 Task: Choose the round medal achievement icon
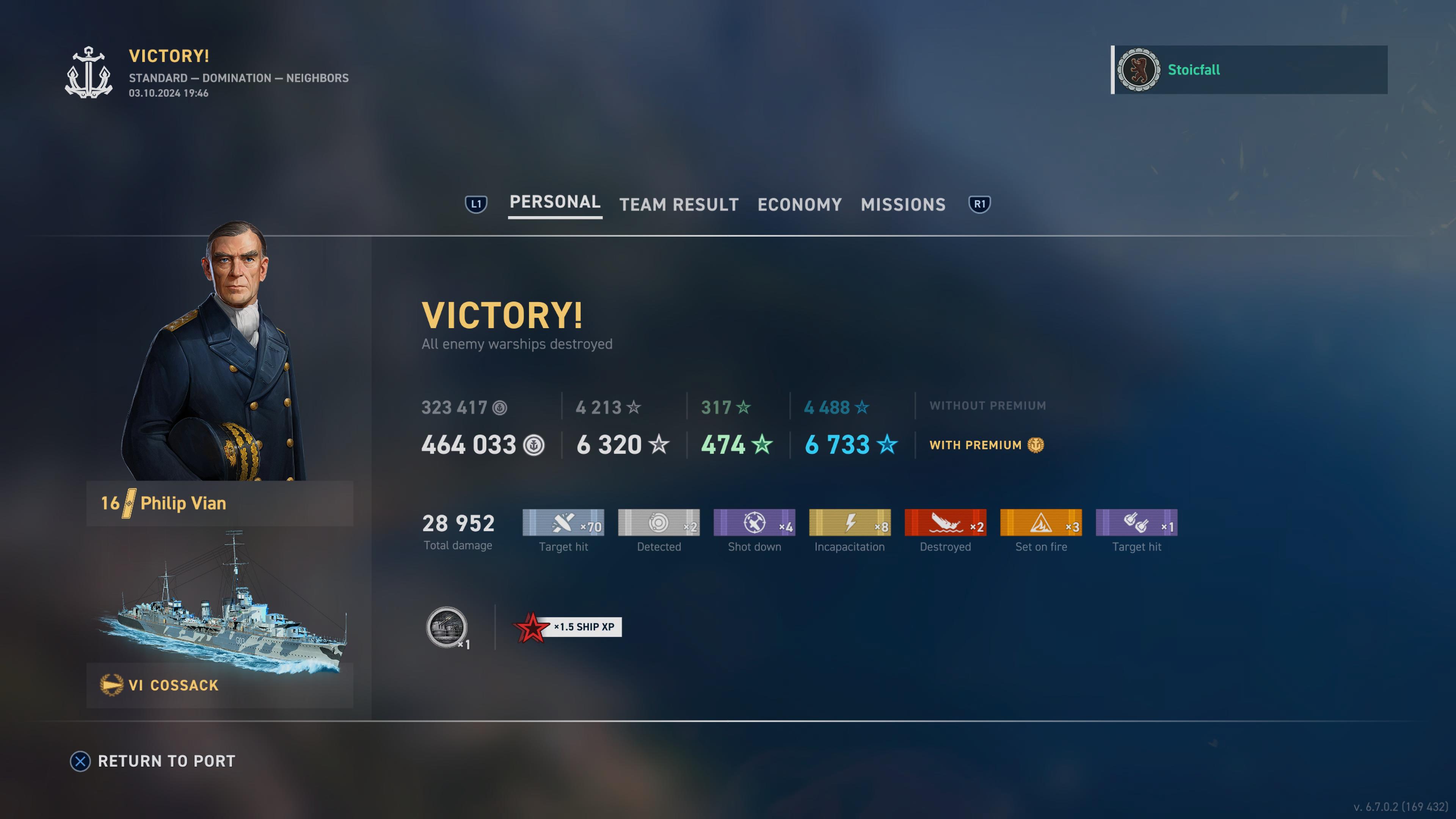tap(447, 627)
